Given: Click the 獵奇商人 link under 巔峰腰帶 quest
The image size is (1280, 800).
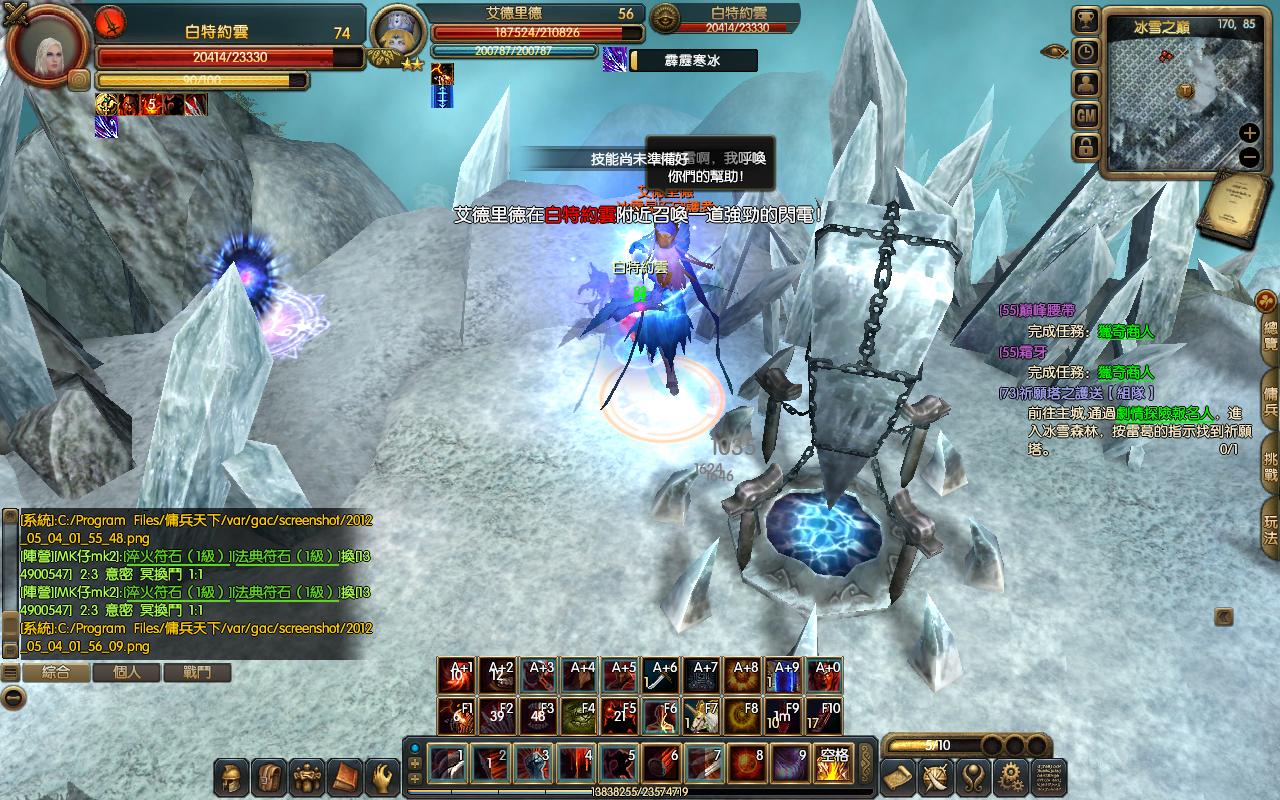Looking at the screenshot, I should point(1125,331).
